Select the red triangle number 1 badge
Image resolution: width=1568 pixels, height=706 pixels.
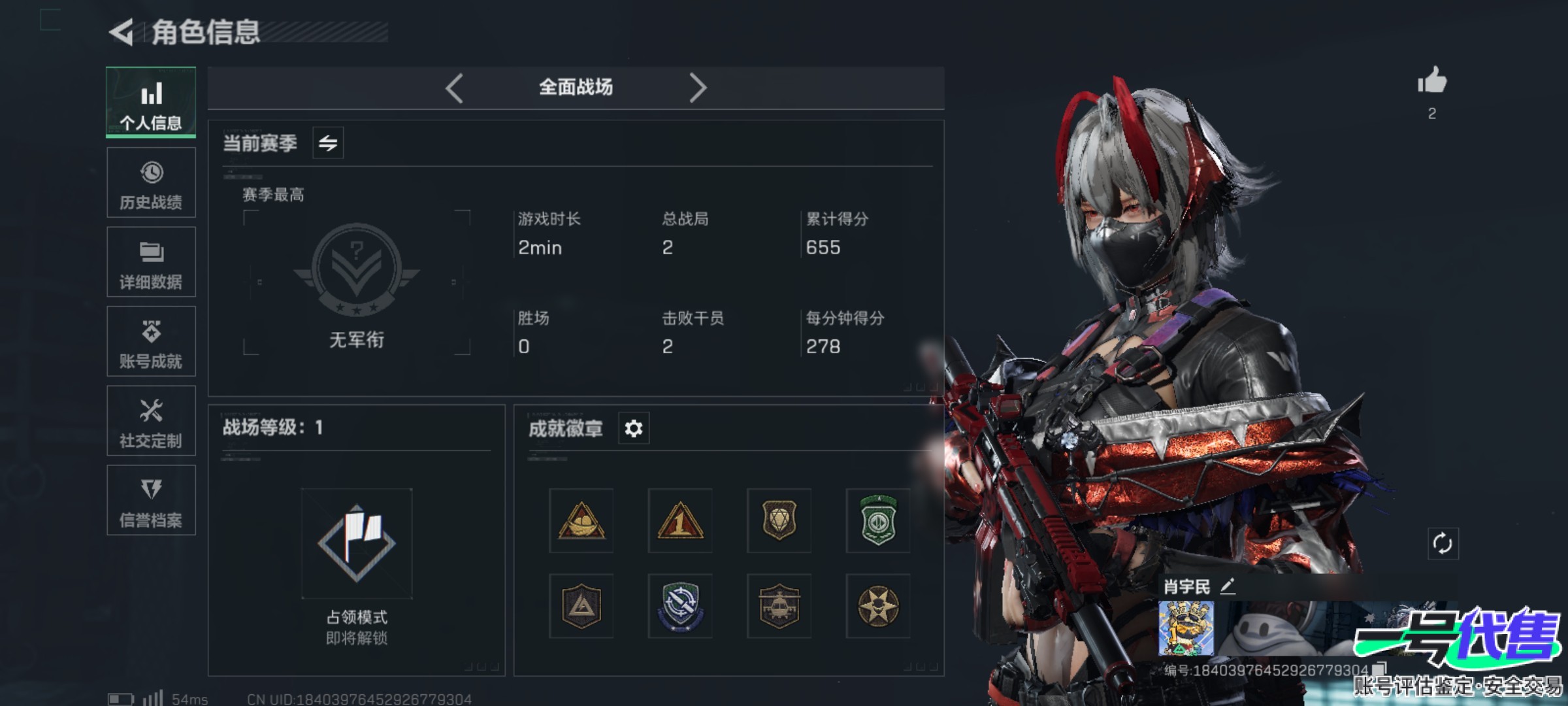(x=680, y=521)
